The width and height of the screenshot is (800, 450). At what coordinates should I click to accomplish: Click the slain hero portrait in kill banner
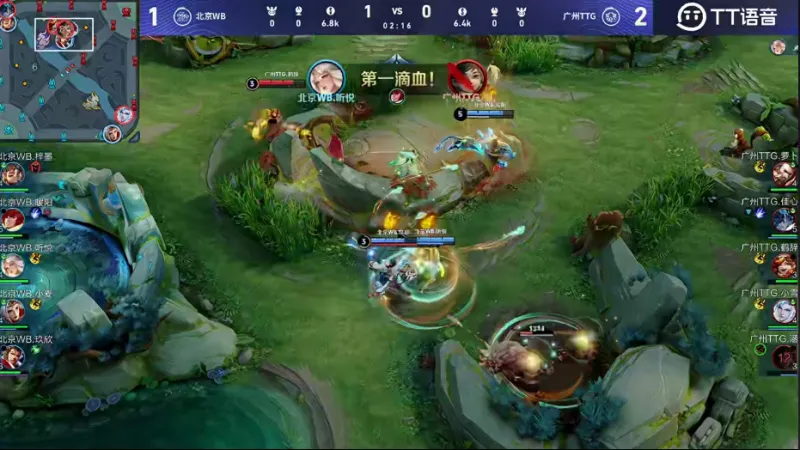tap(466, 78)
